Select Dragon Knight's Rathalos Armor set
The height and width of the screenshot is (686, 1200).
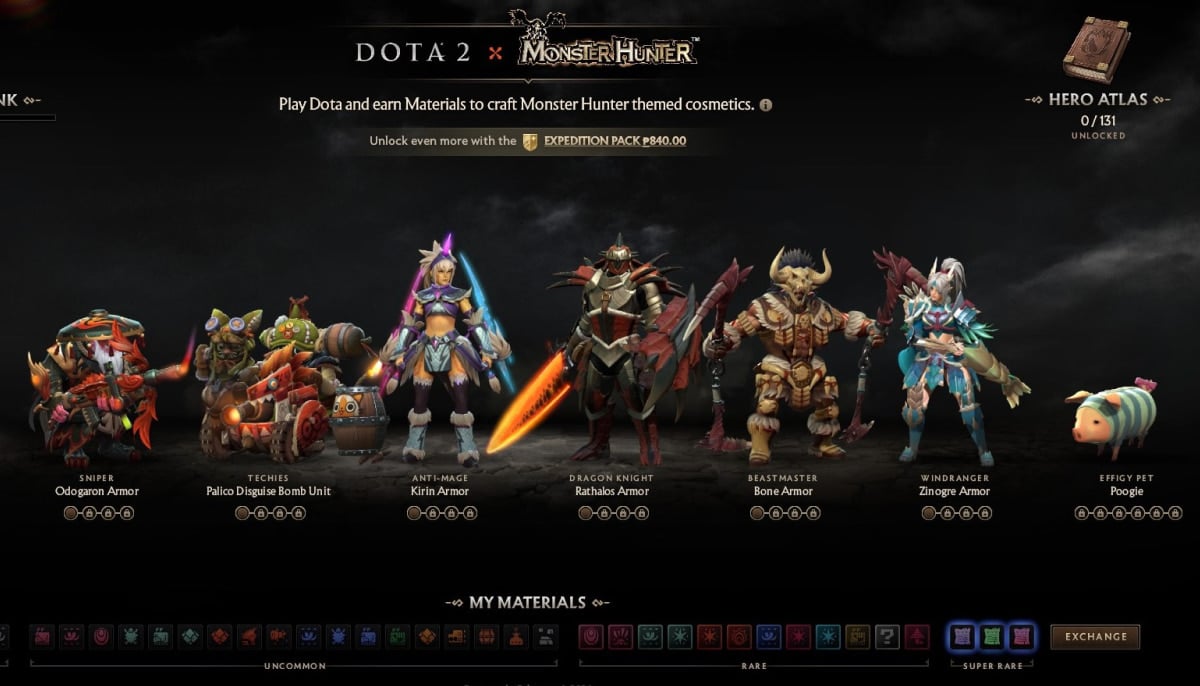612,360
